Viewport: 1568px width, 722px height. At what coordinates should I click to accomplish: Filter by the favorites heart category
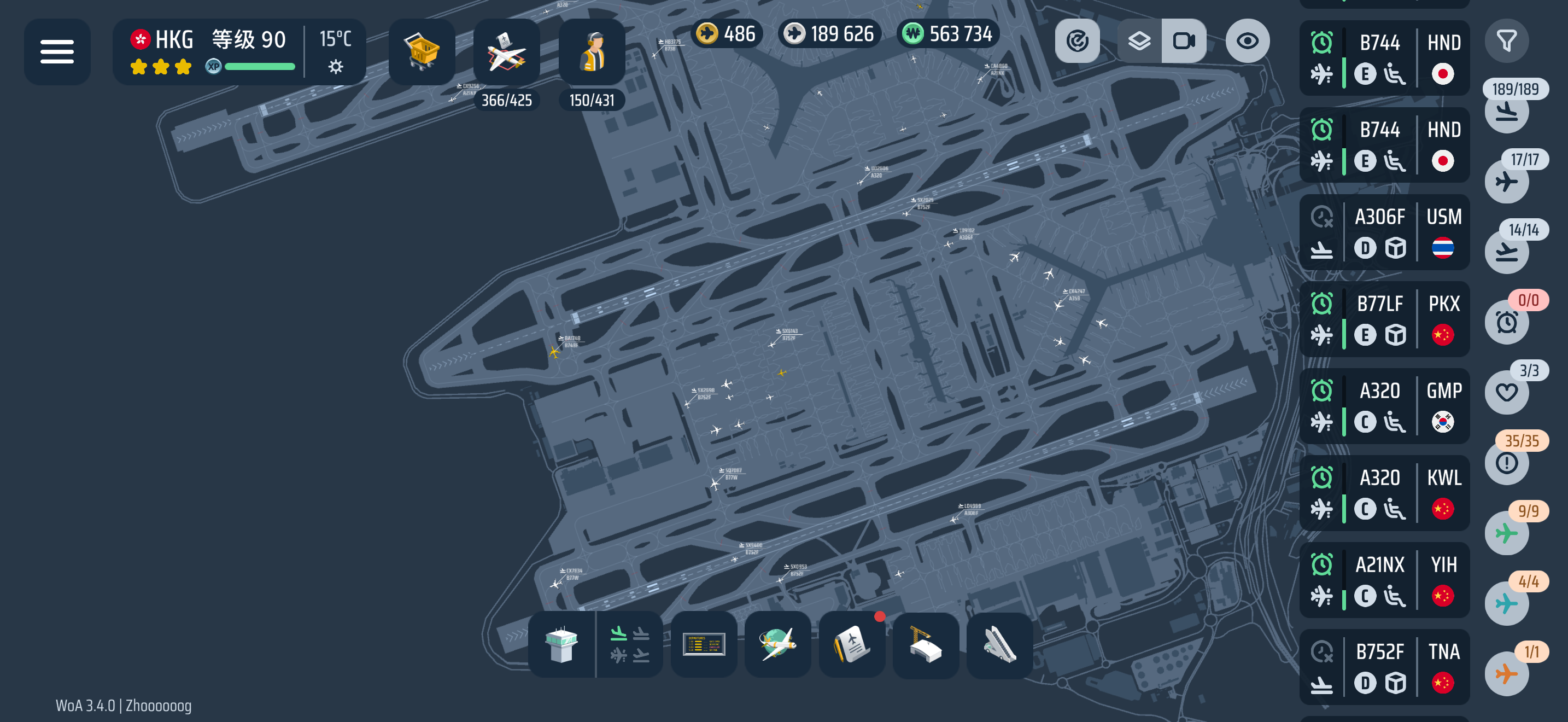tap(1506, 393)
